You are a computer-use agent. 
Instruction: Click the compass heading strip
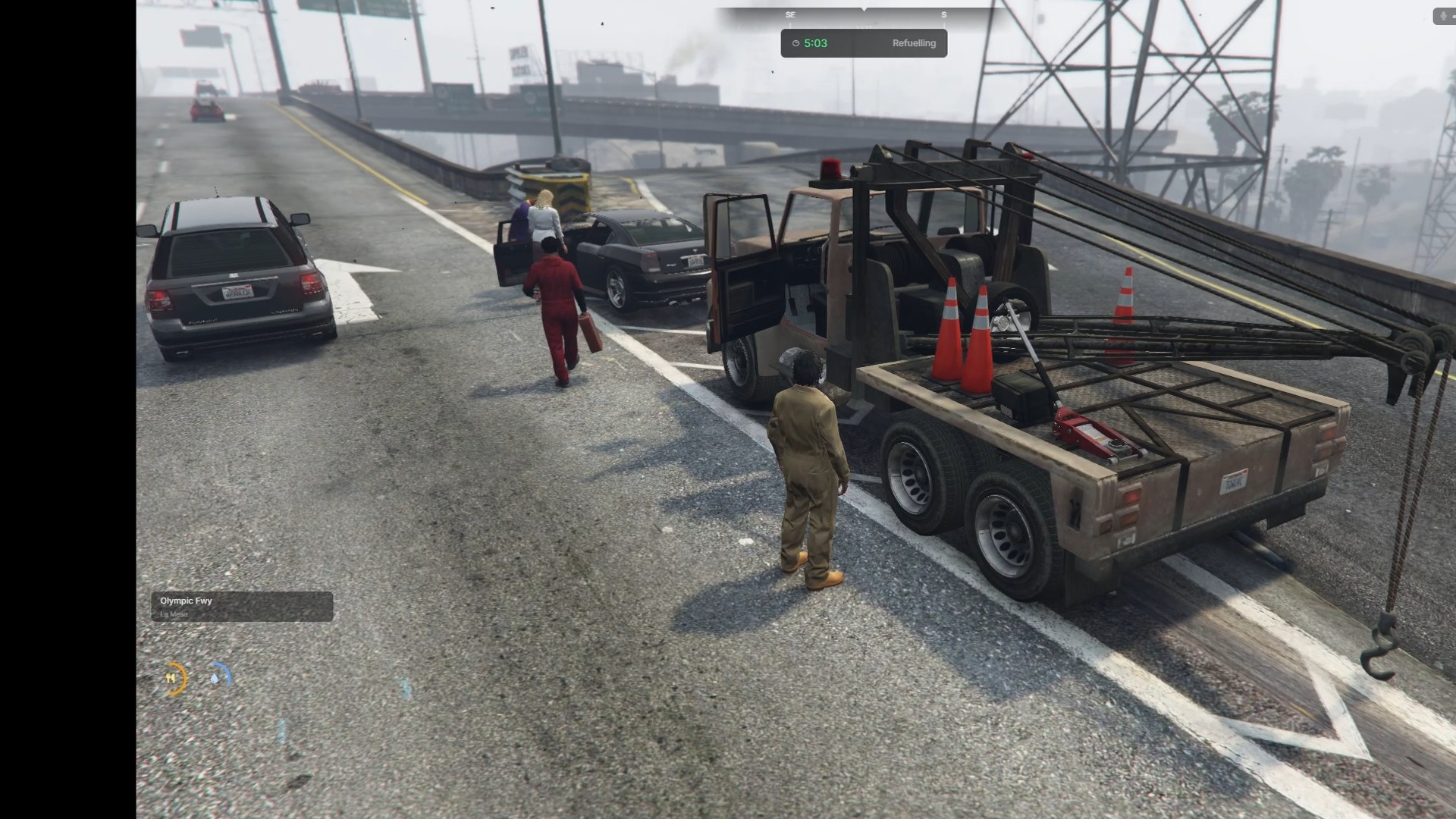click(864, 14)
